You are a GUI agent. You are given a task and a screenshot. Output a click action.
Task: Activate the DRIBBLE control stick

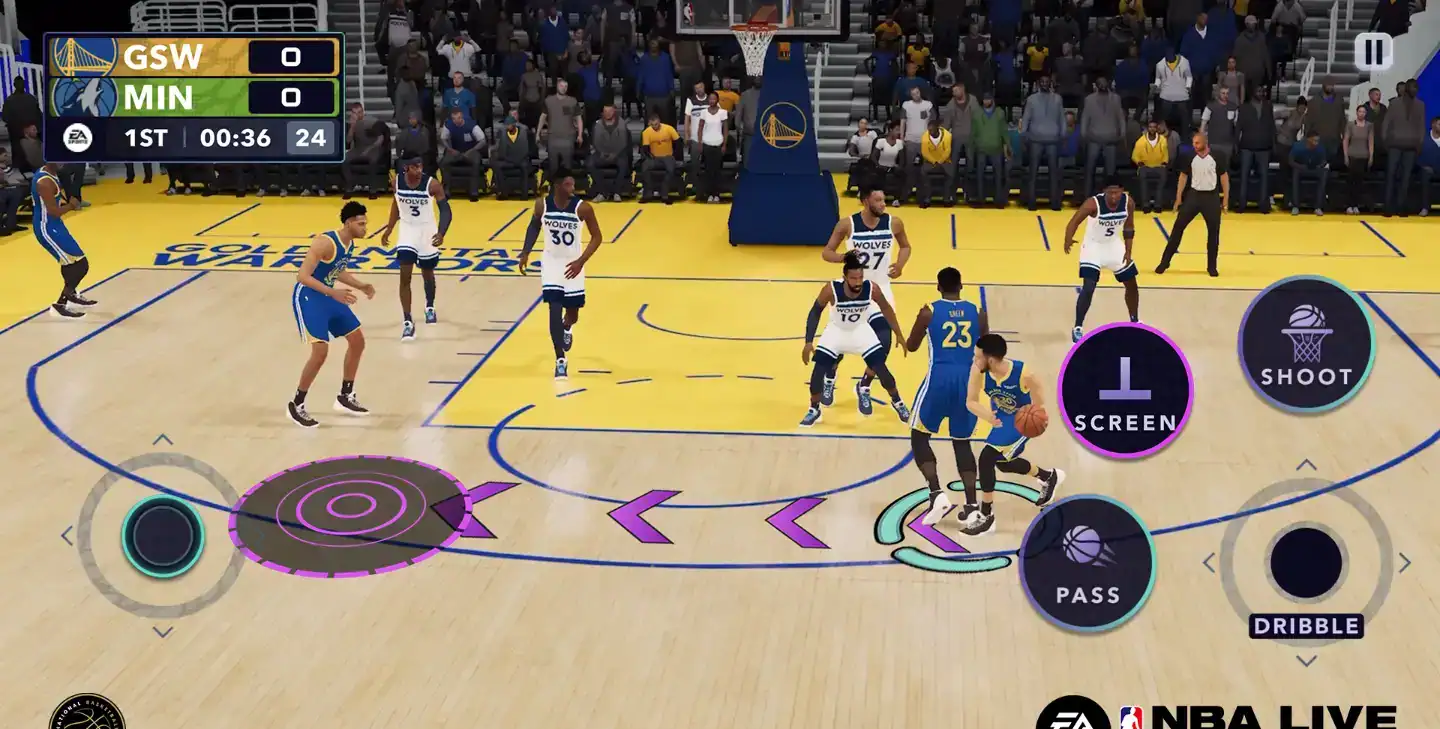tap(1306, 562)
